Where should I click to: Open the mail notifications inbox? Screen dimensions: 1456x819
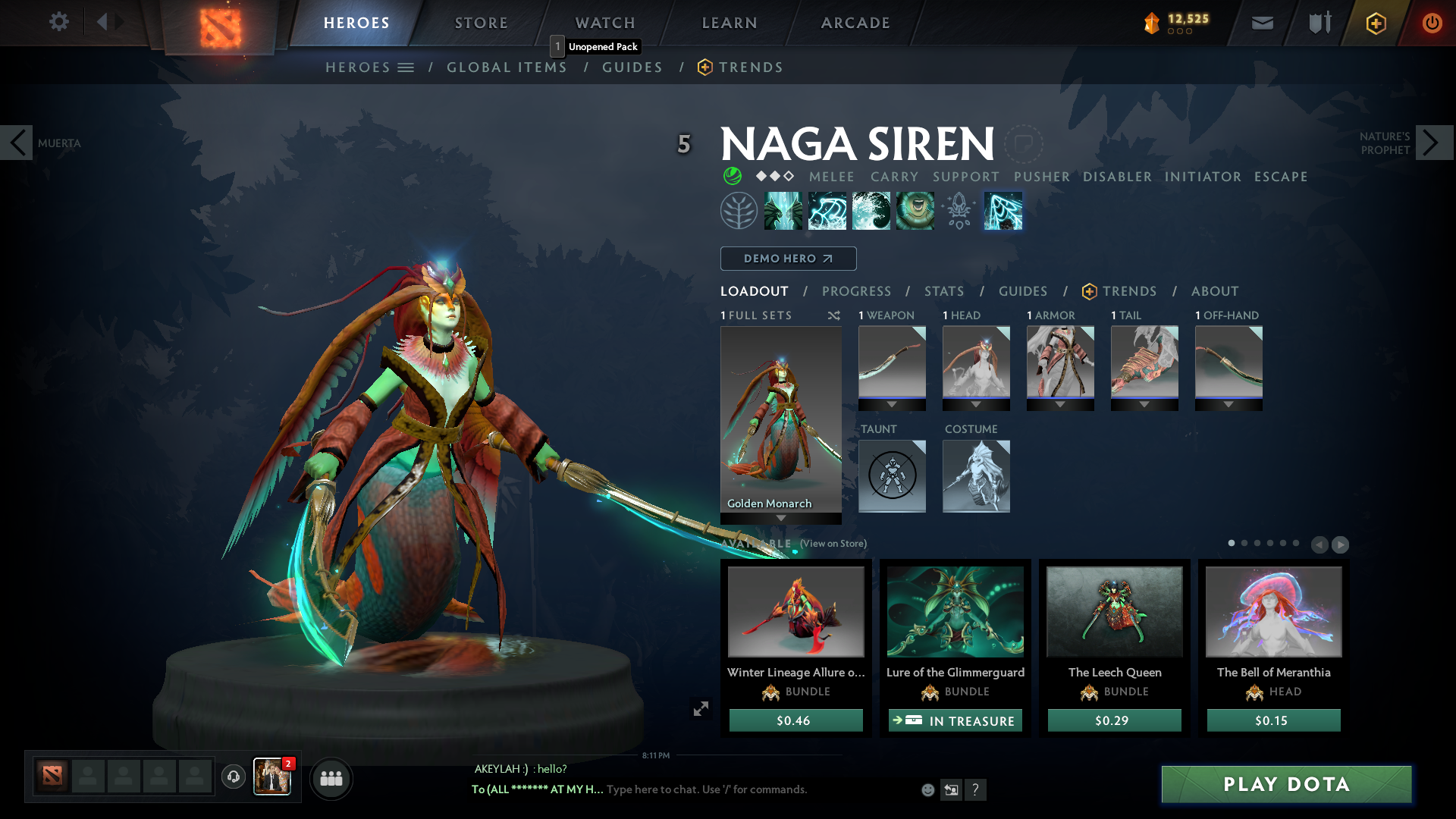pyautogui.click(x=1261, y=23)
